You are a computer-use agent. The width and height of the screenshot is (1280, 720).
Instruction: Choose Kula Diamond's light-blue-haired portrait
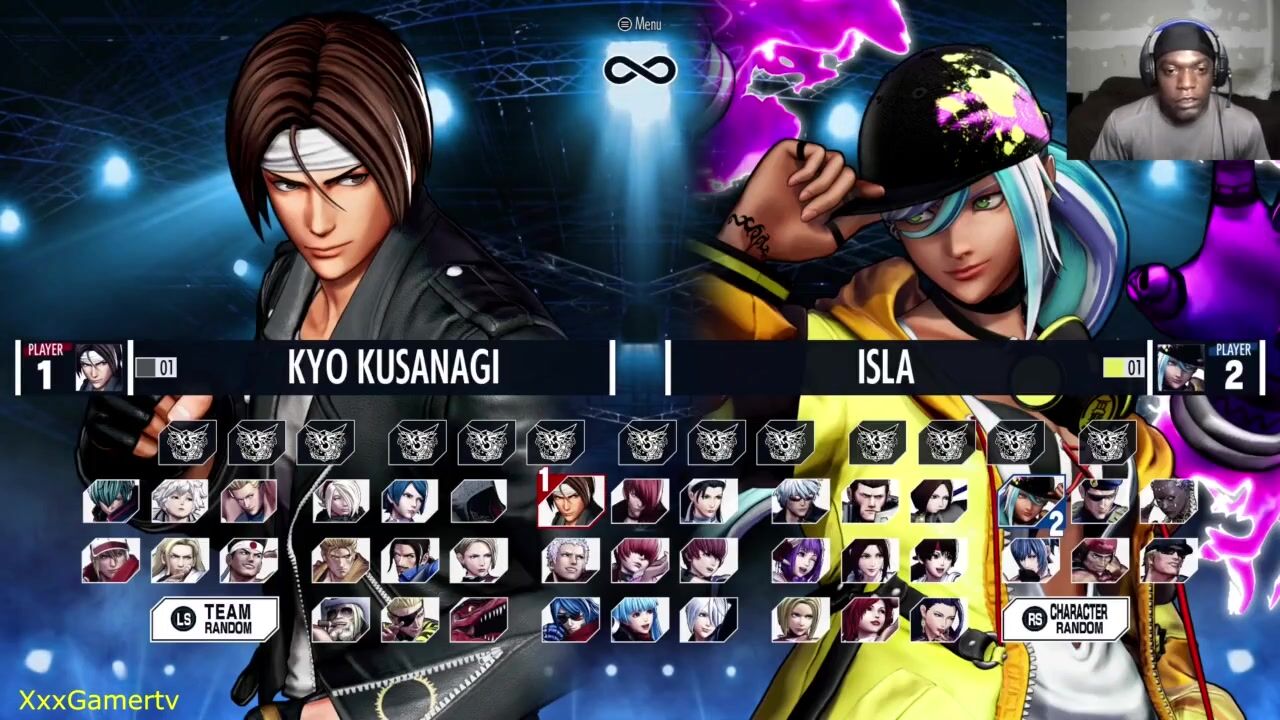coord(640,620)
